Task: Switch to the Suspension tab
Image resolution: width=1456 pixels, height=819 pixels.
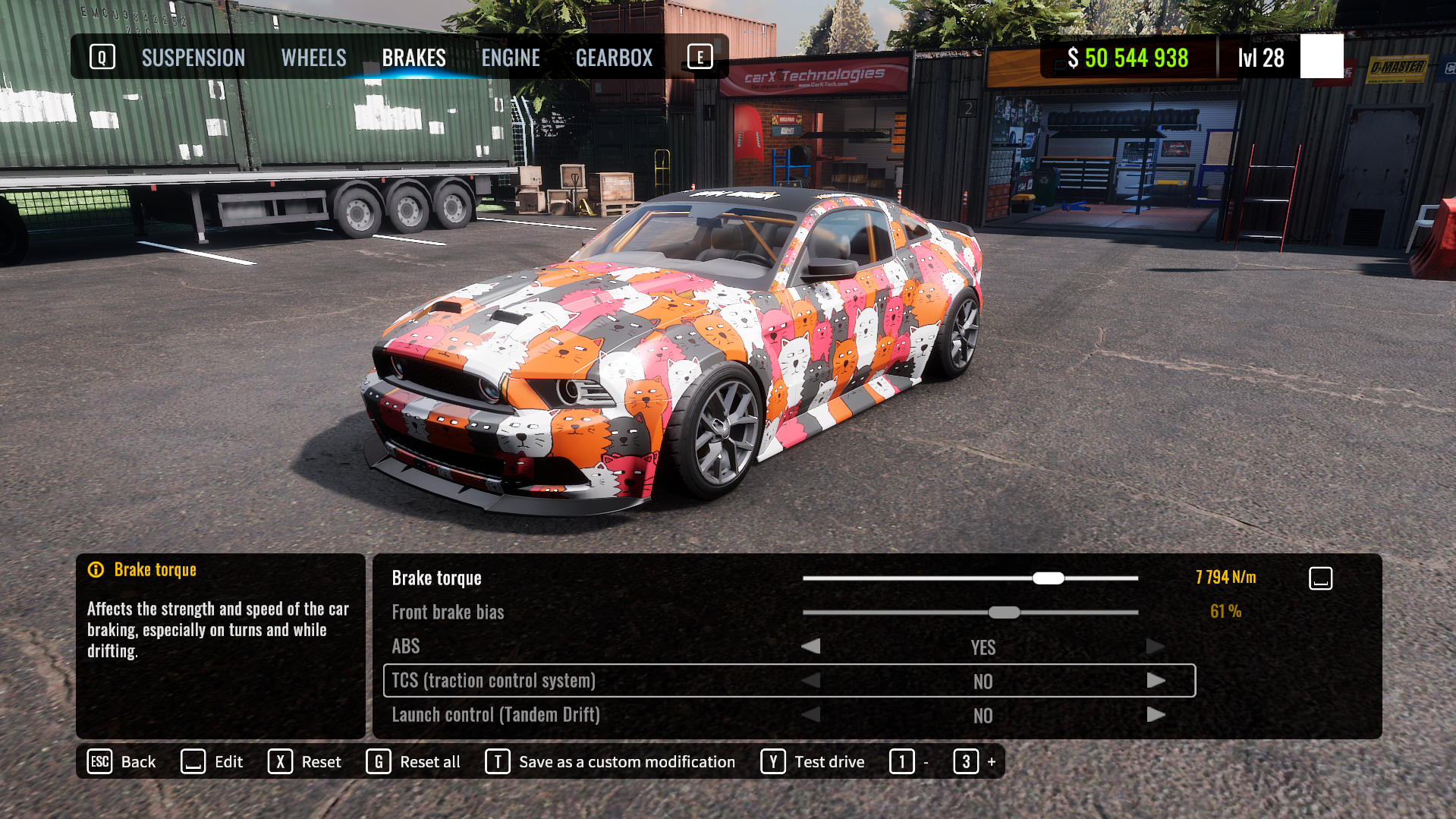Action: (x=193, y=58)
